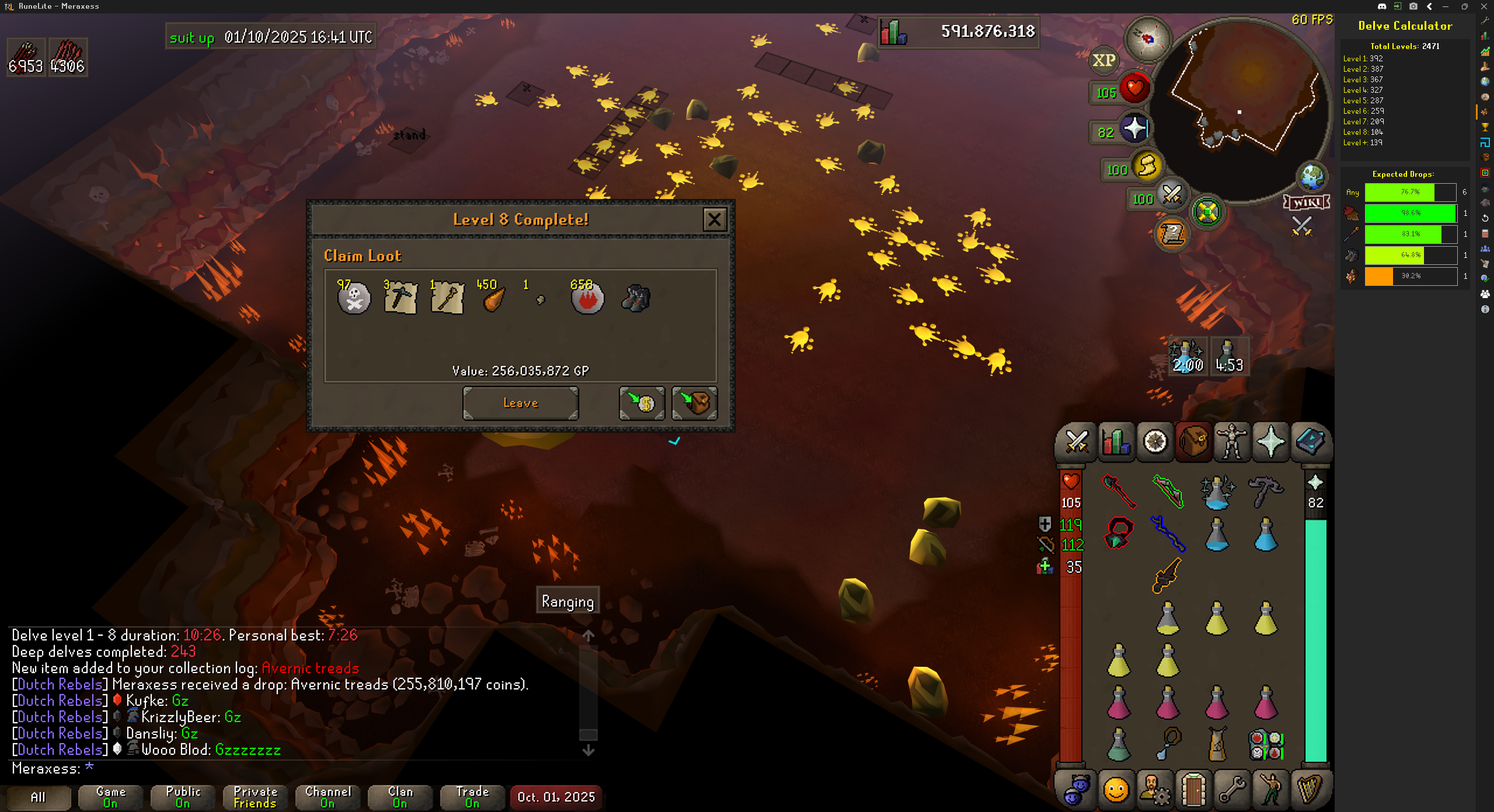
Task: Toggle the Clan chat filter
Action: 400,797
